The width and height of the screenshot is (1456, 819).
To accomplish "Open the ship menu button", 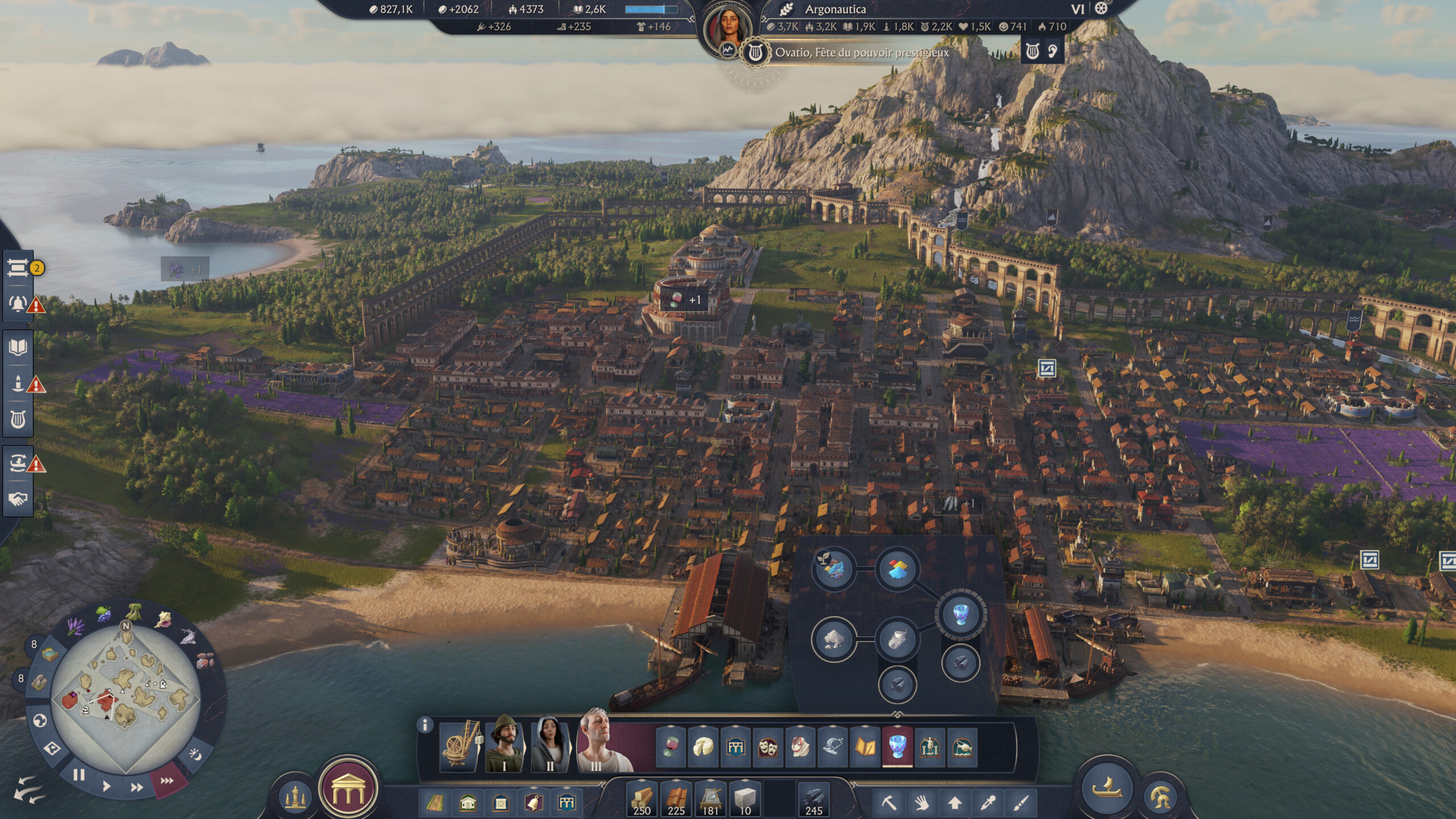I will pyautogui.click(x=1107, y=789).
